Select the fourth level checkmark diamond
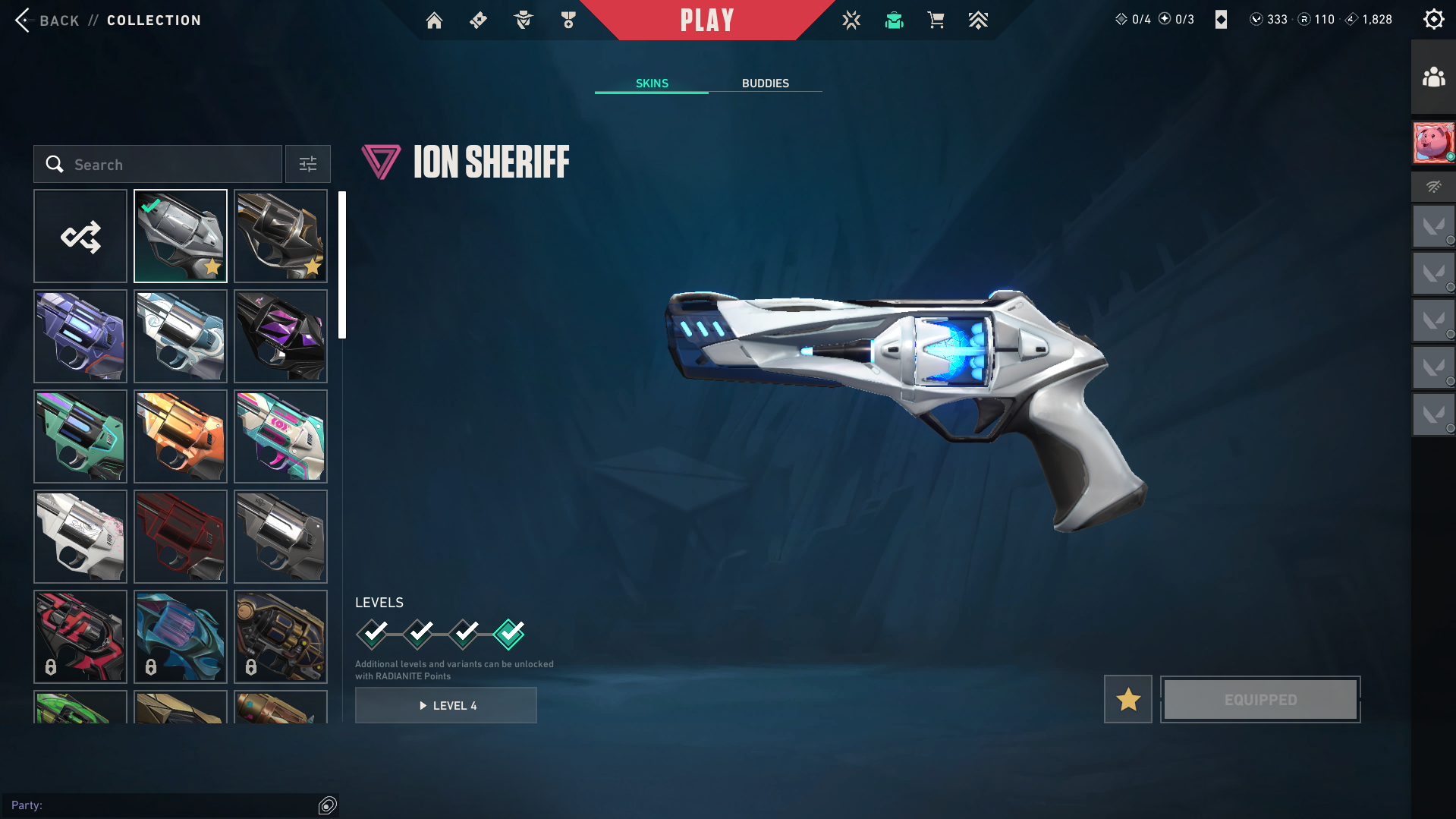 [x=508, y=634]
